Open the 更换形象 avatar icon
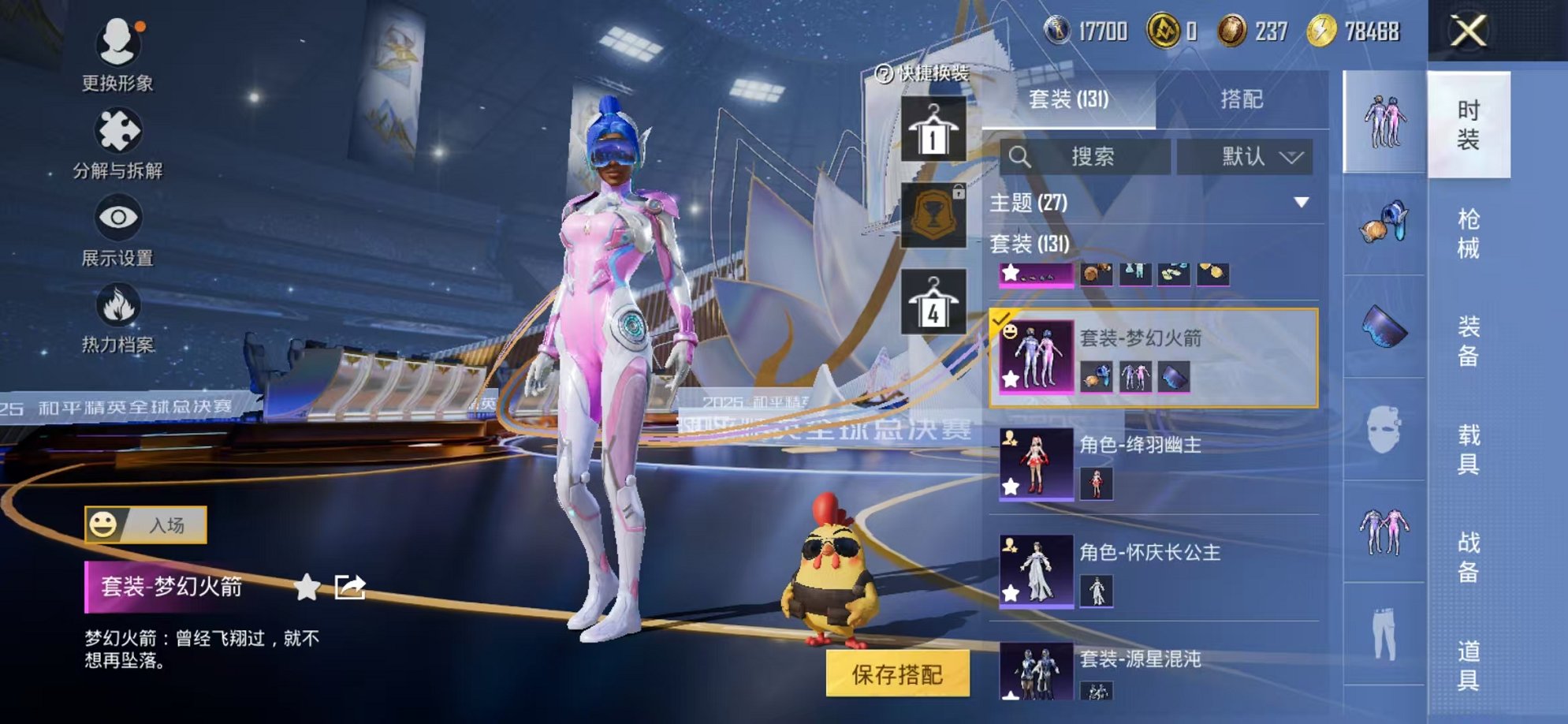 point(117,43)
